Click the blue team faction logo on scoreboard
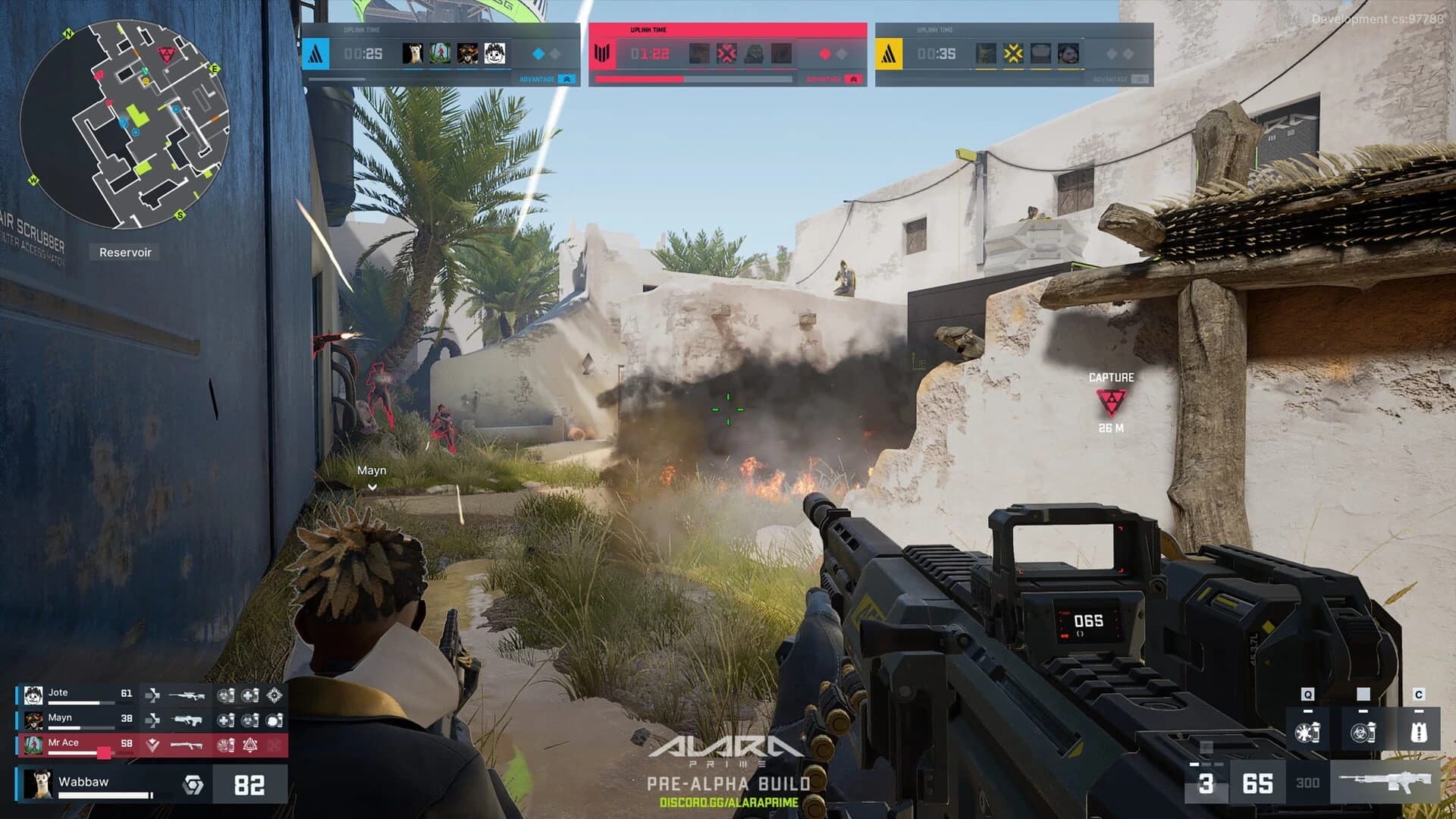 coord(317,53)
